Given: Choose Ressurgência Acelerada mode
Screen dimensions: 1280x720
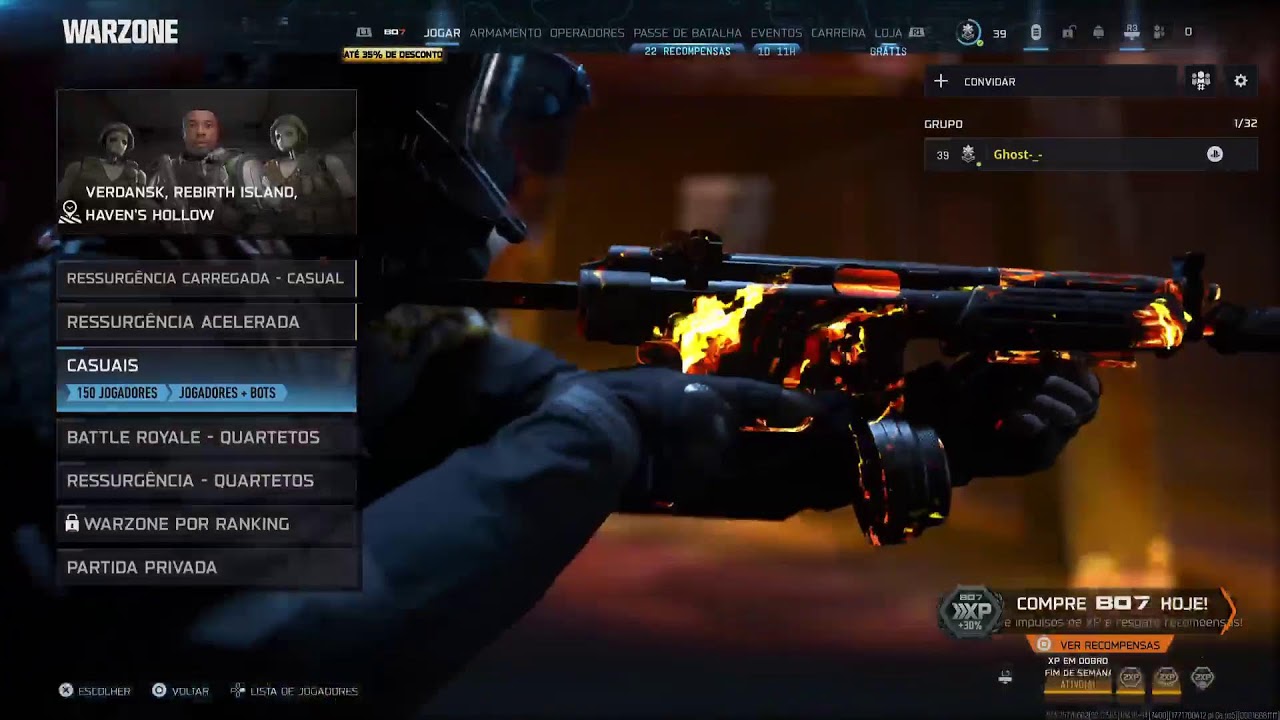Looking at the screenshot, I should 205,322.
